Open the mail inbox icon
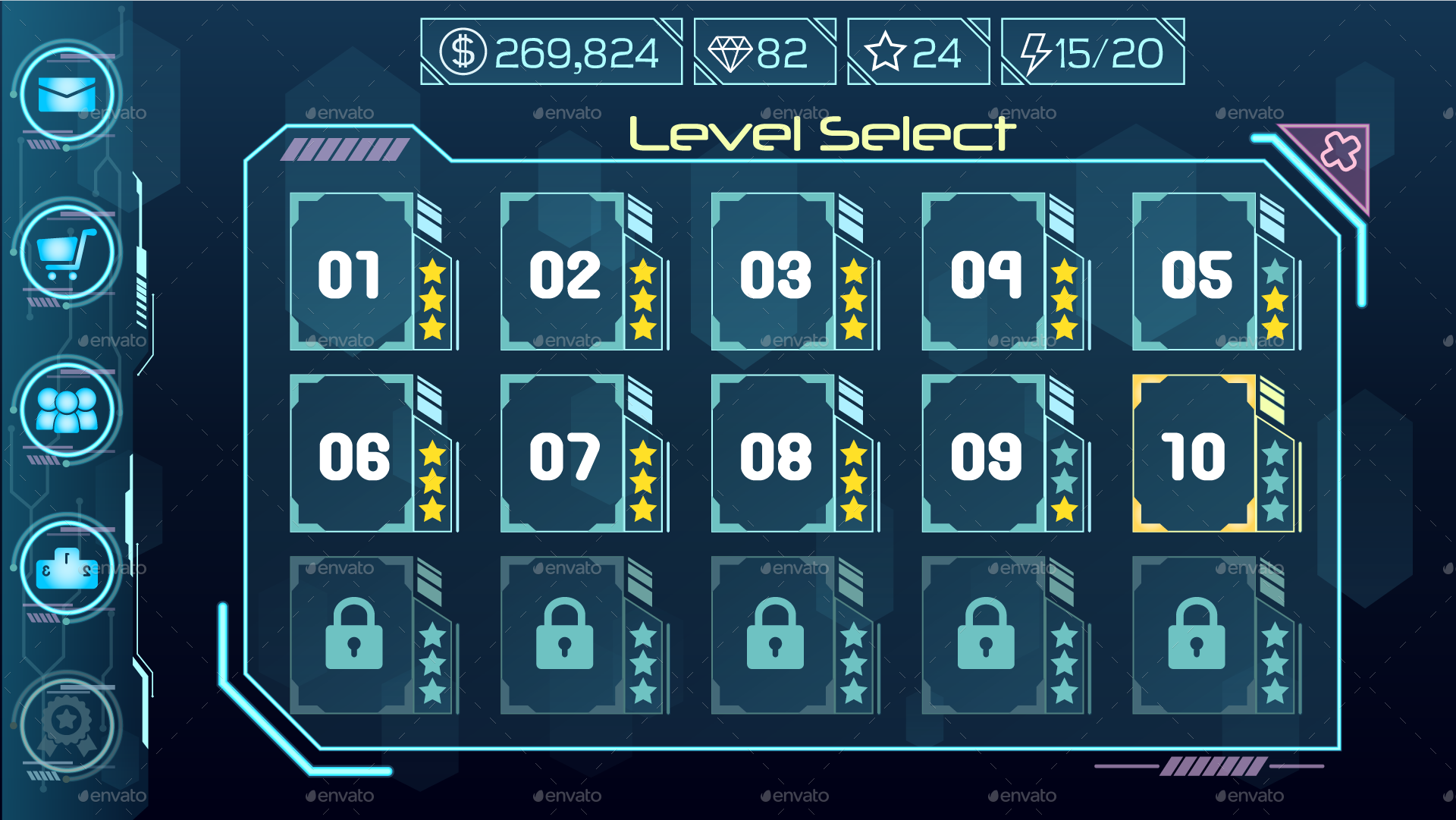Image resolution: width=1456 pixels, height=820 pixels. pyautogui.click(x=67, y=95)
